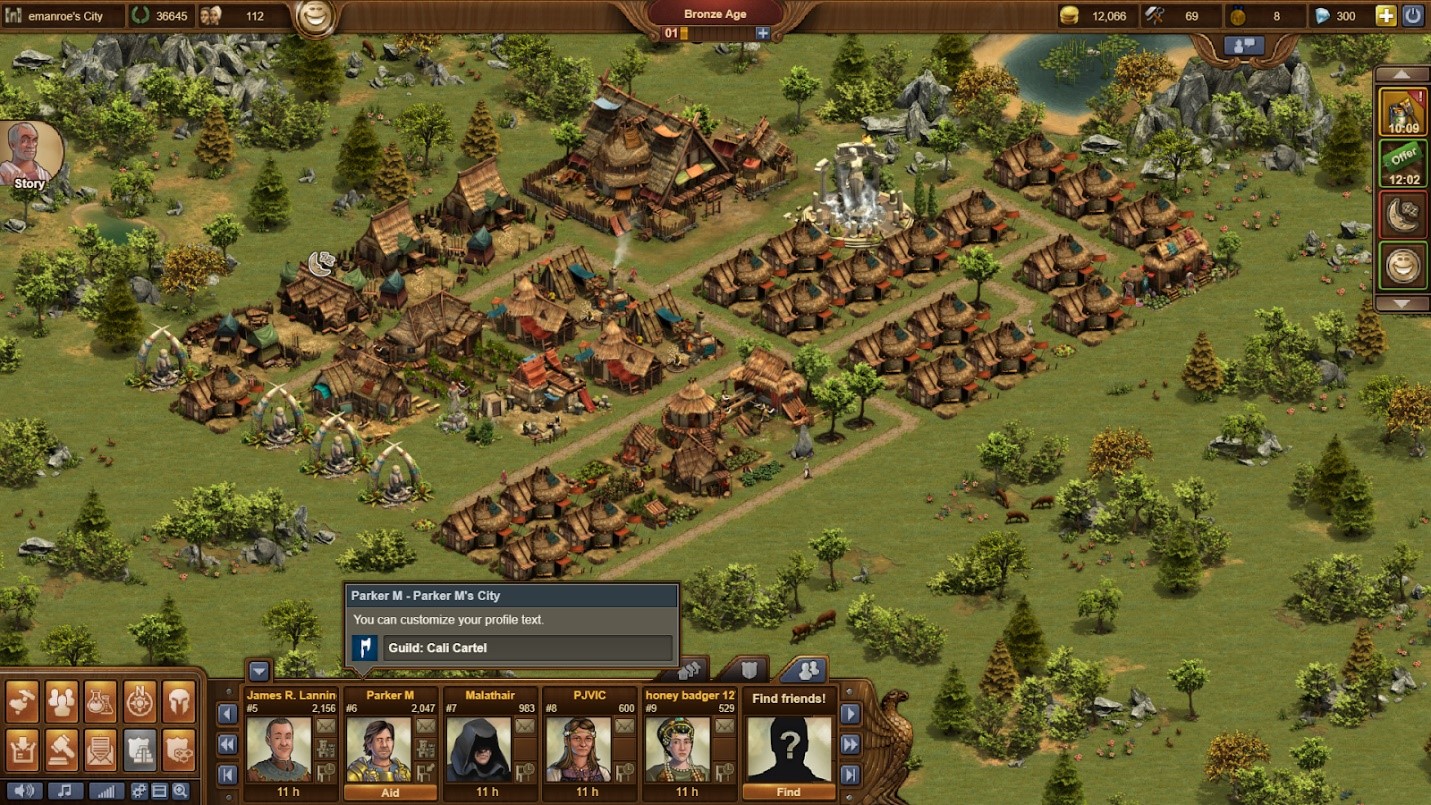Screen dimensions: 1431x805
Task: Open the research flask menu
Action: coord(101,702)
